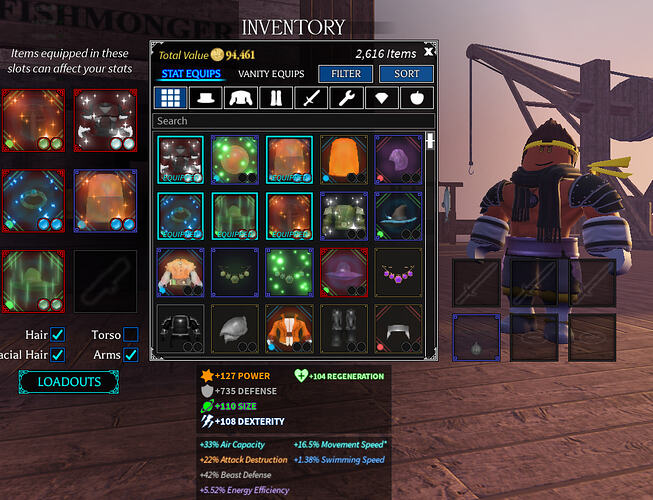
Task: Open the Filter options
Action: tap(346, 74)
